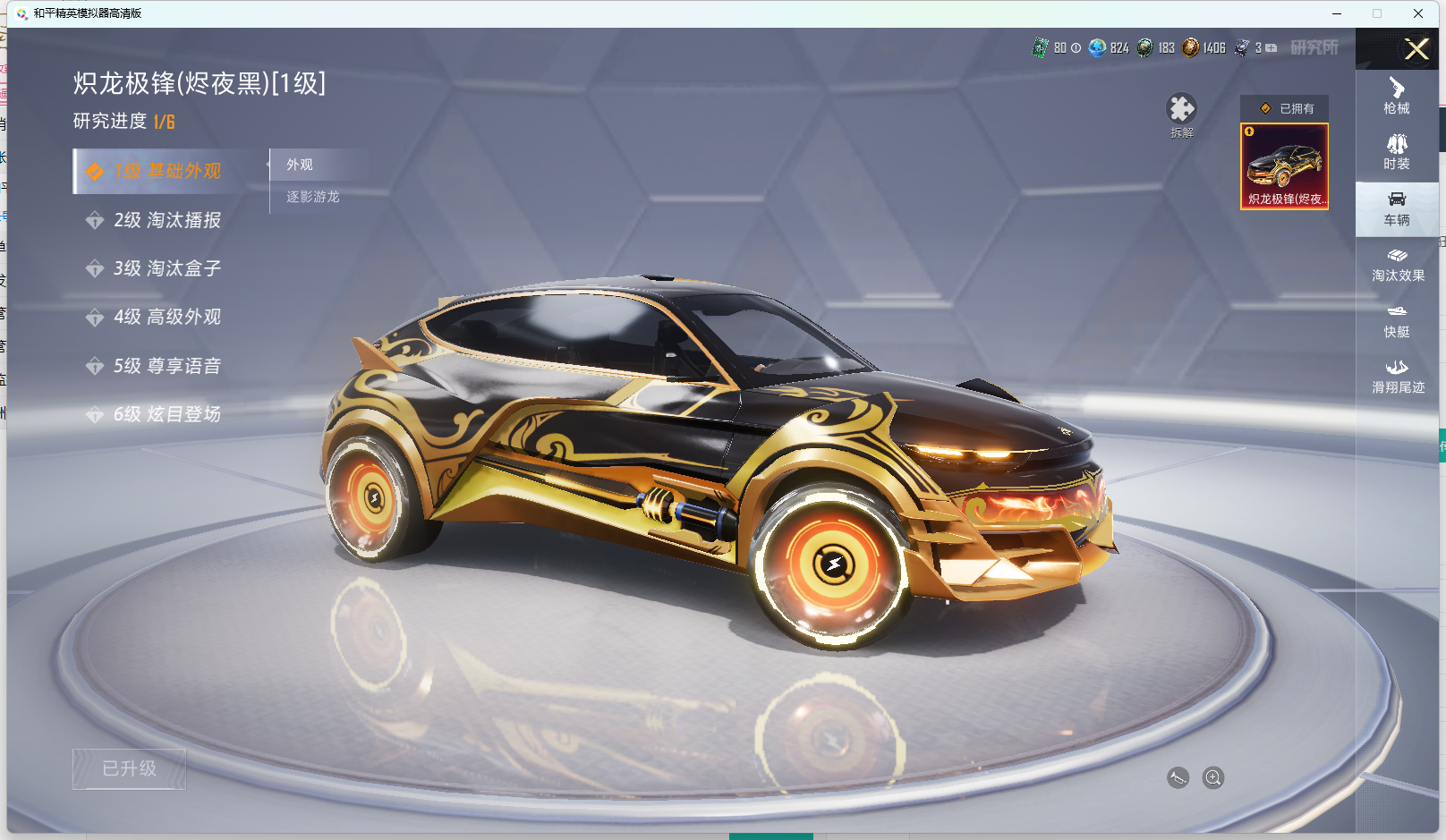Switch to the 逐影游龙 sub-tab
This screenshot has height=840, width=1446.
tap(313, 197)
